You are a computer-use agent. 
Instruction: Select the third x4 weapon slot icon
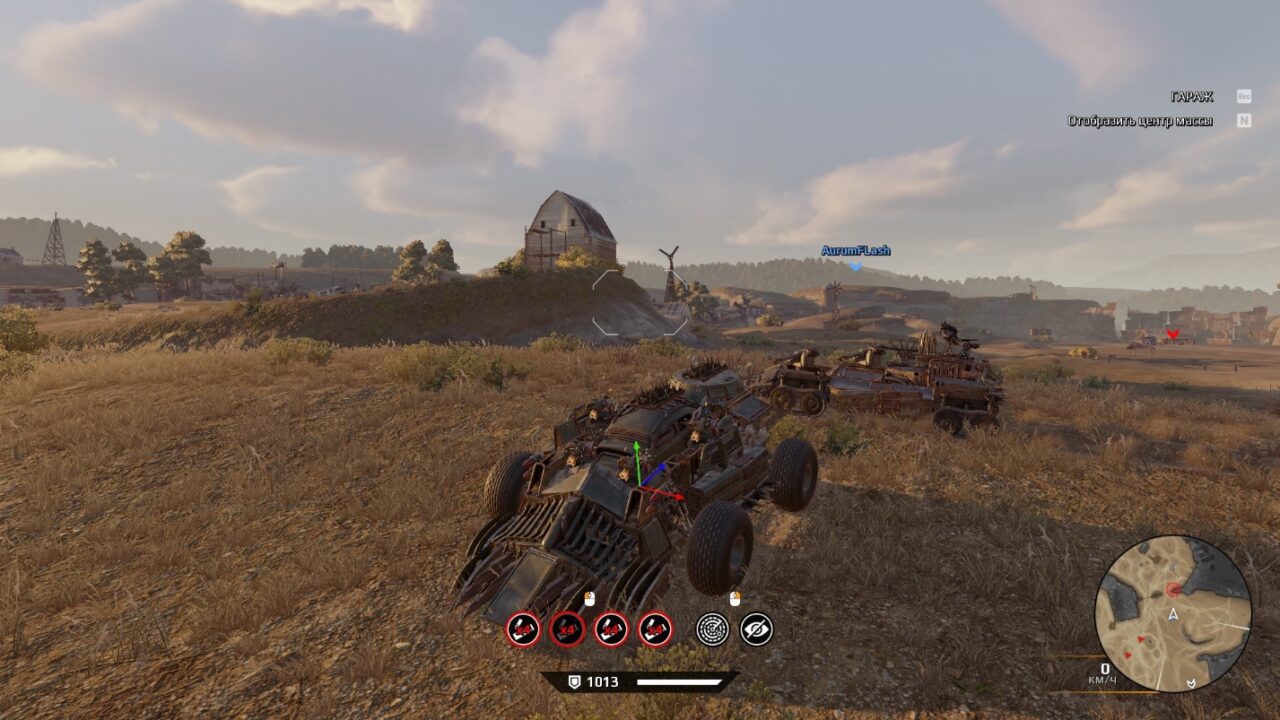610,630
